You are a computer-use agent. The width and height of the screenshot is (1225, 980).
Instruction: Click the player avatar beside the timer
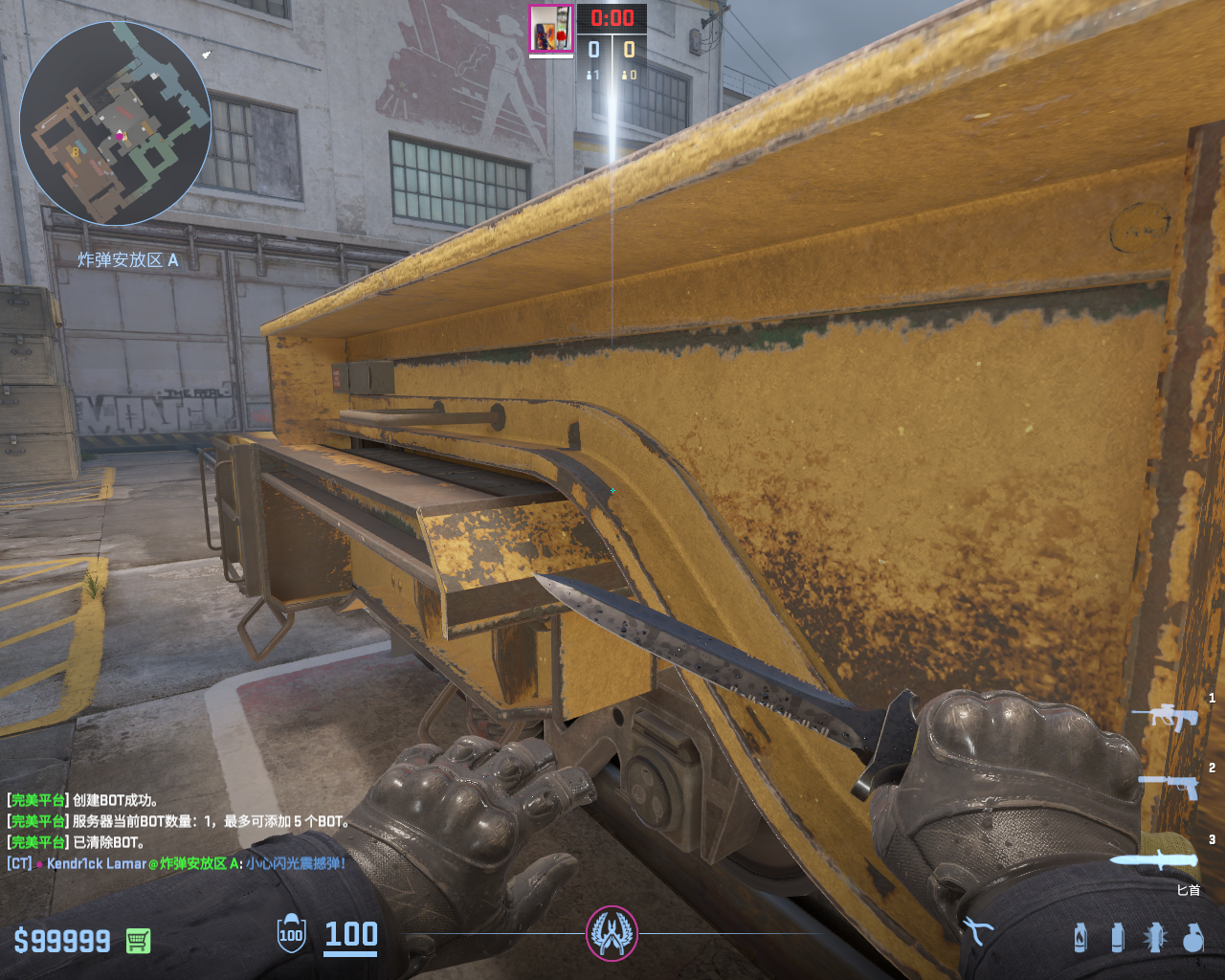551,29
